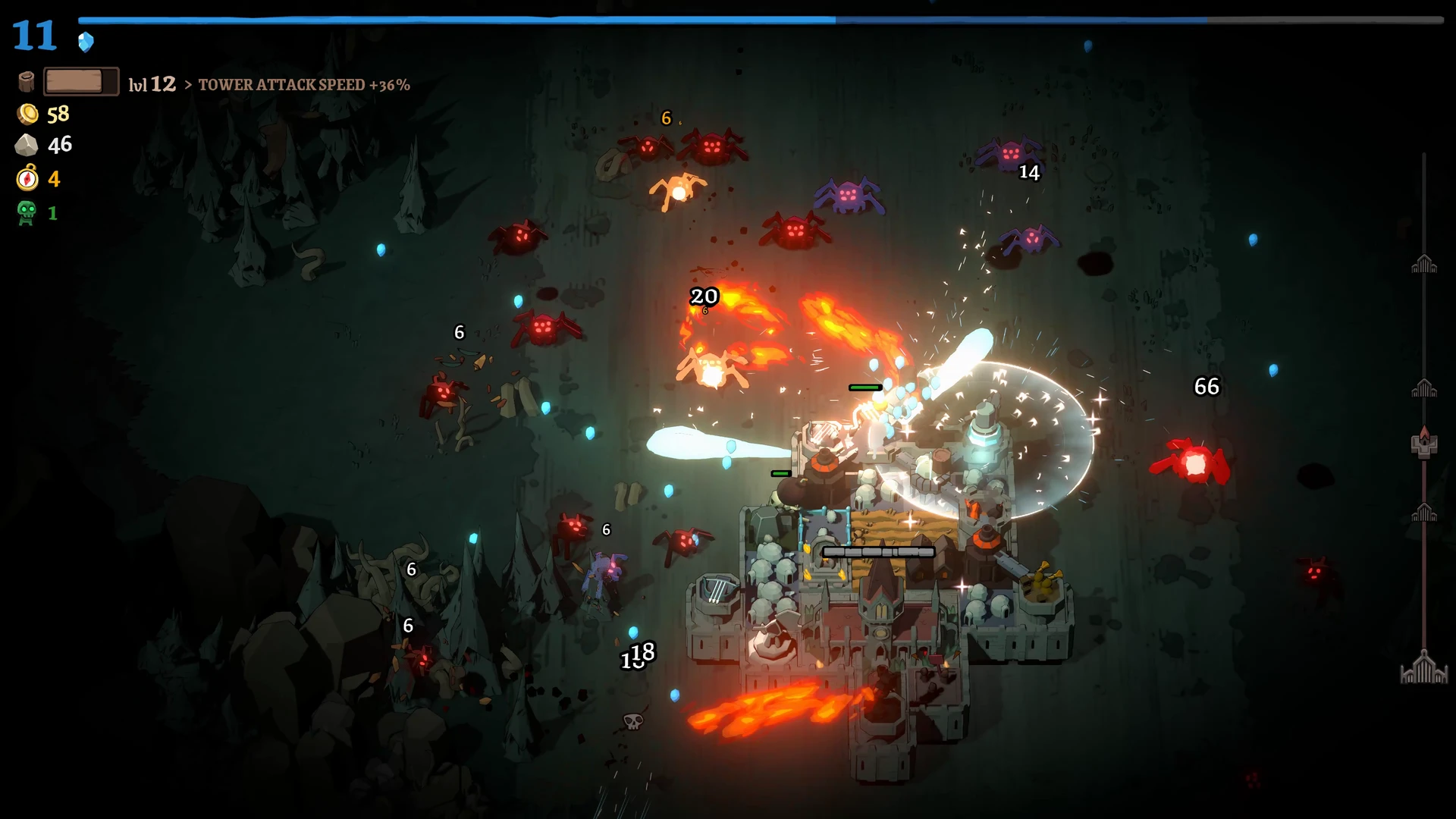1456x819 pixels.
Task: Select the large castle at the track's base
Action: click(x=1423, y=669)
